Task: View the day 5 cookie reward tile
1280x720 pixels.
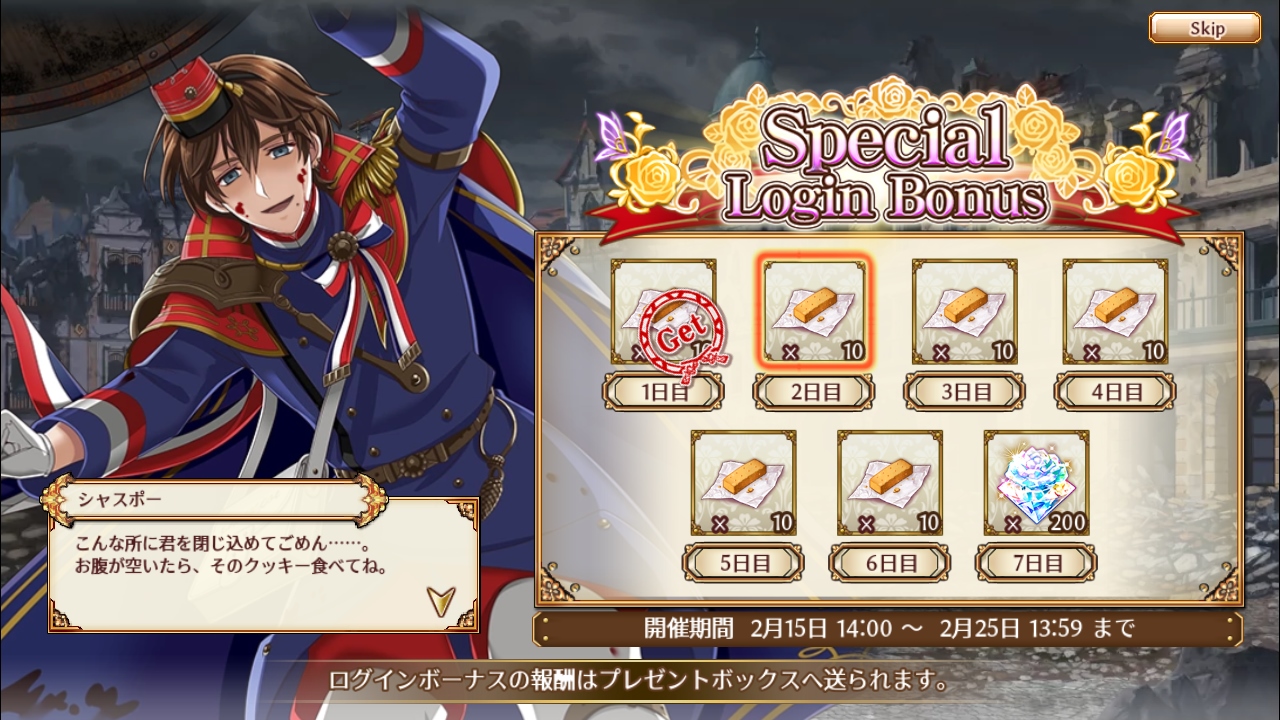Action: coord(744,483)
